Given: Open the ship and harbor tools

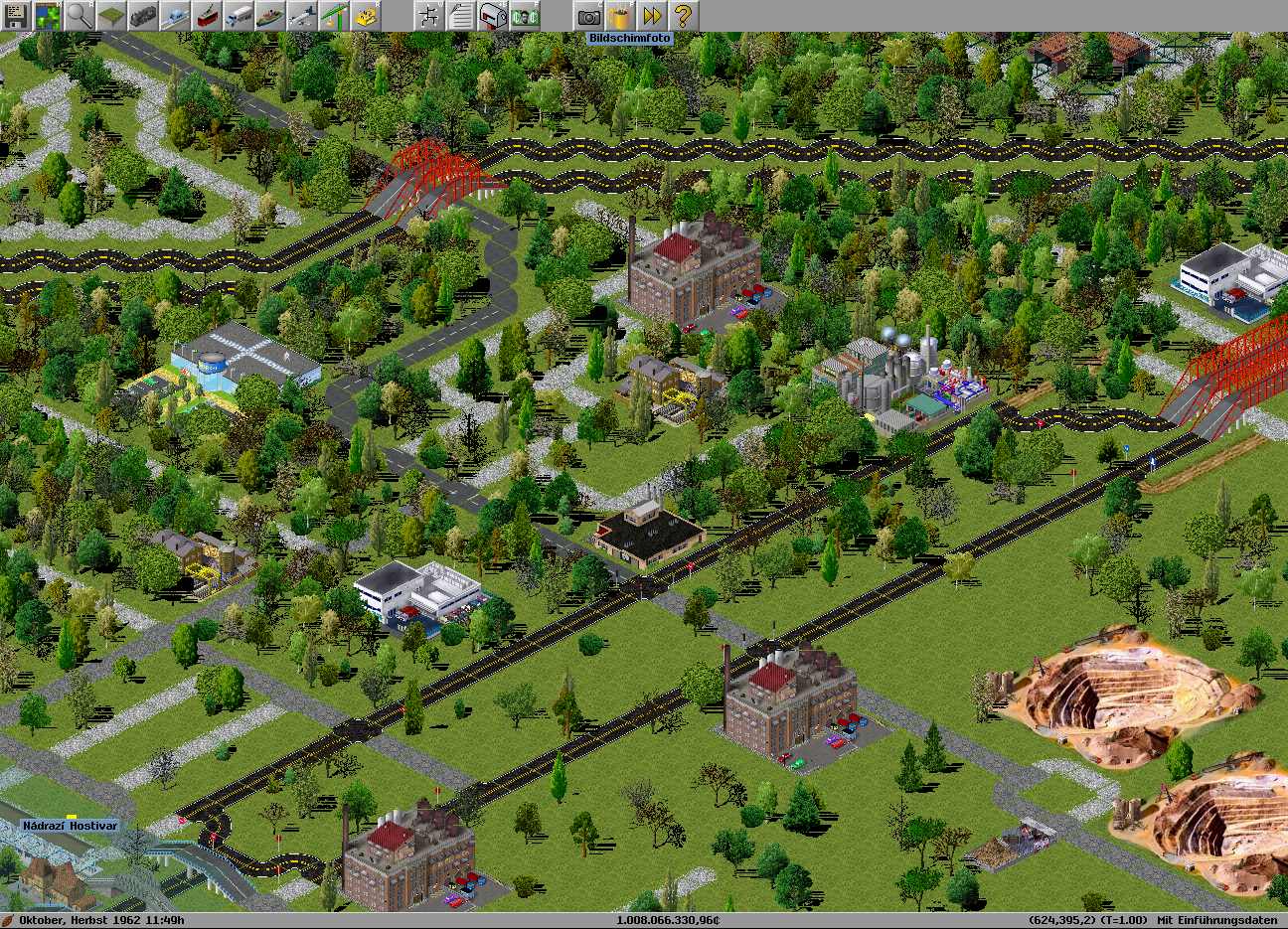Looking at the screenshot, I should pos(270,16).
